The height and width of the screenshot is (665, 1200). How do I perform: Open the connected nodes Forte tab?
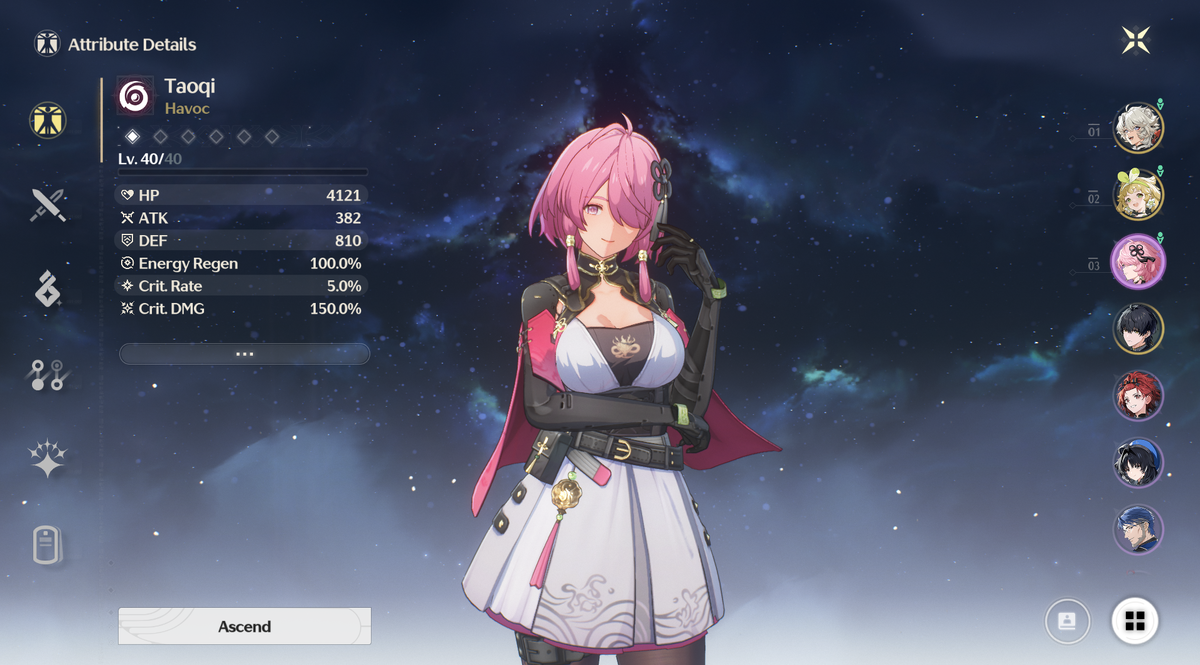click(47, 375)
